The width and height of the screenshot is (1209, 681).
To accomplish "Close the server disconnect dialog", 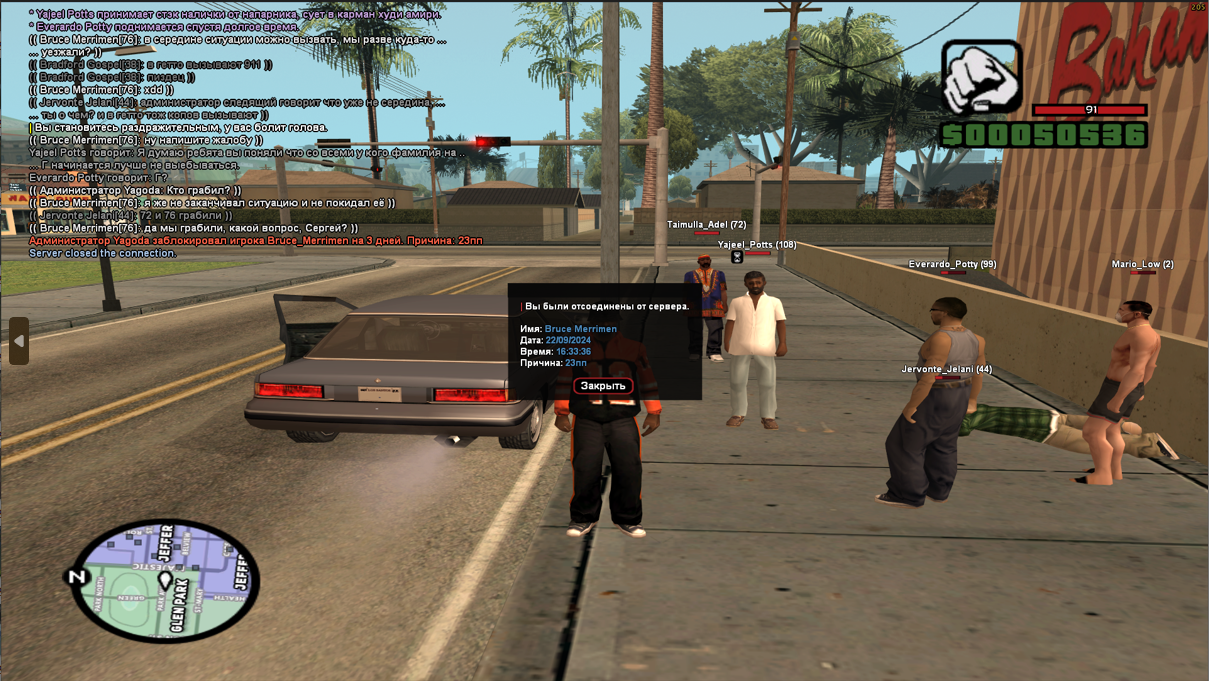I will [603, 386].
